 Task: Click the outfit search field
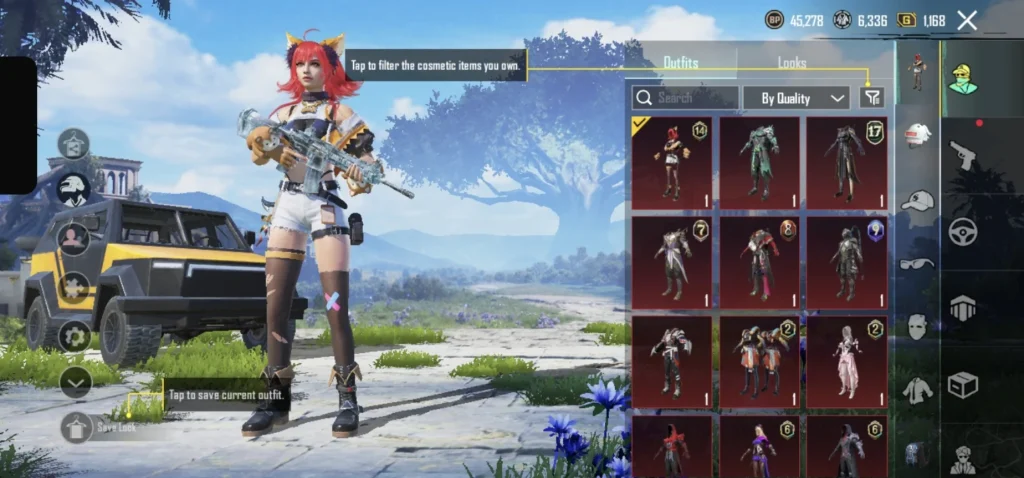tap(686, 98)
